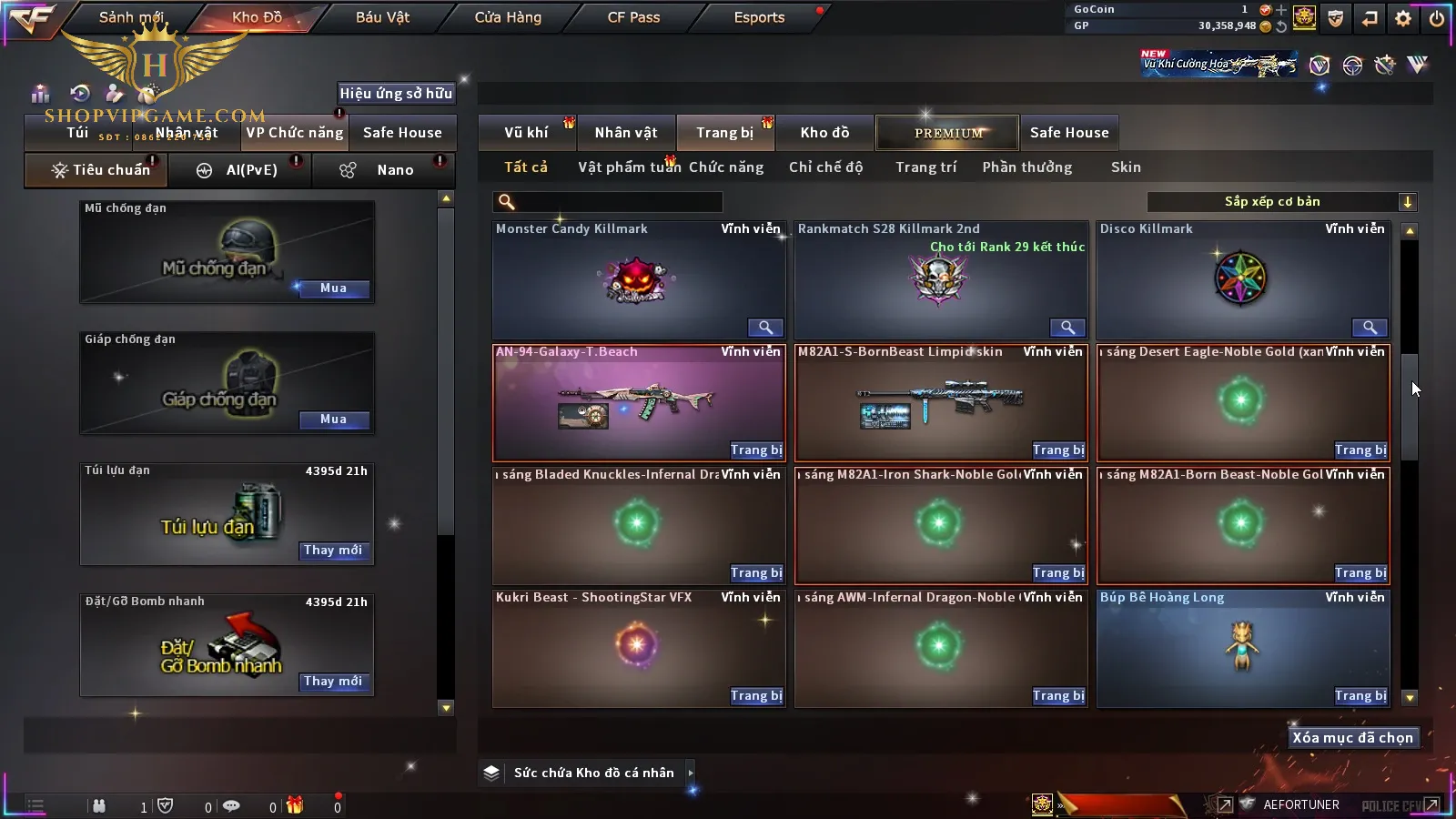This screenshot has width=1456, height=819.
Task: Open the Hiệu ứng sở hữu panel
Action: 395,93
